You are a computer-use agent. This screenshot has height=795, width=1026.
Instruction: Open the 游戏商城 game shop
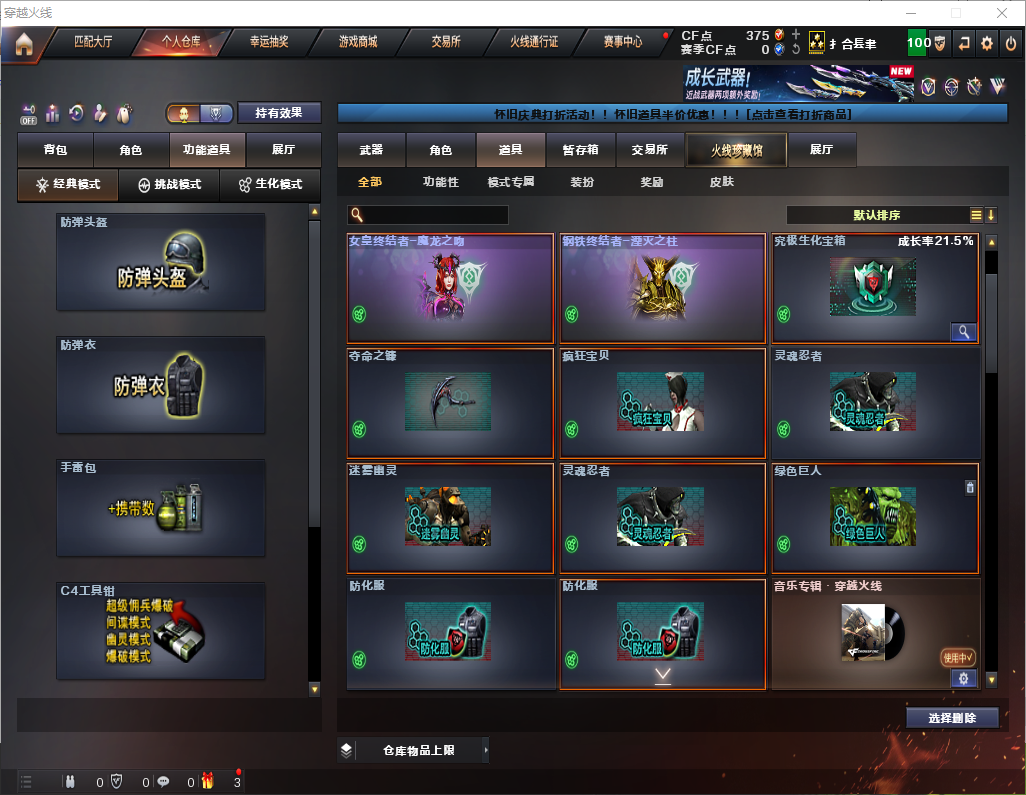pos(358,43)
